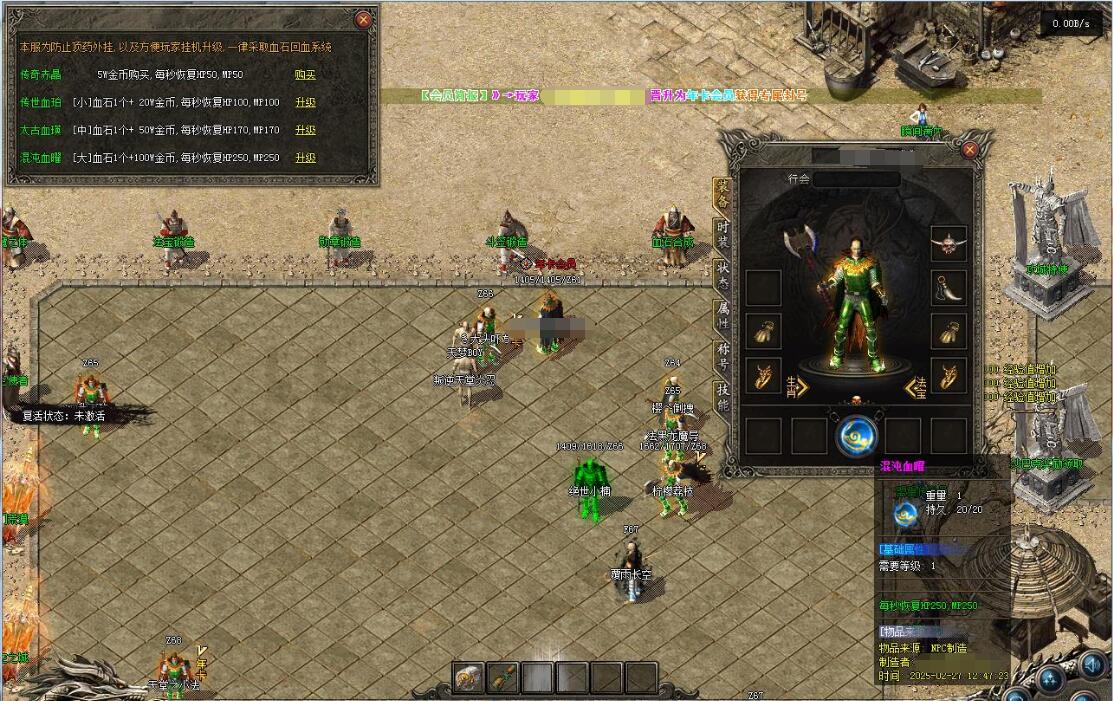Switch to the 属性 tab
Image resolution: width=1113 pixels, height=701 pixels.
tap(722, 316)
